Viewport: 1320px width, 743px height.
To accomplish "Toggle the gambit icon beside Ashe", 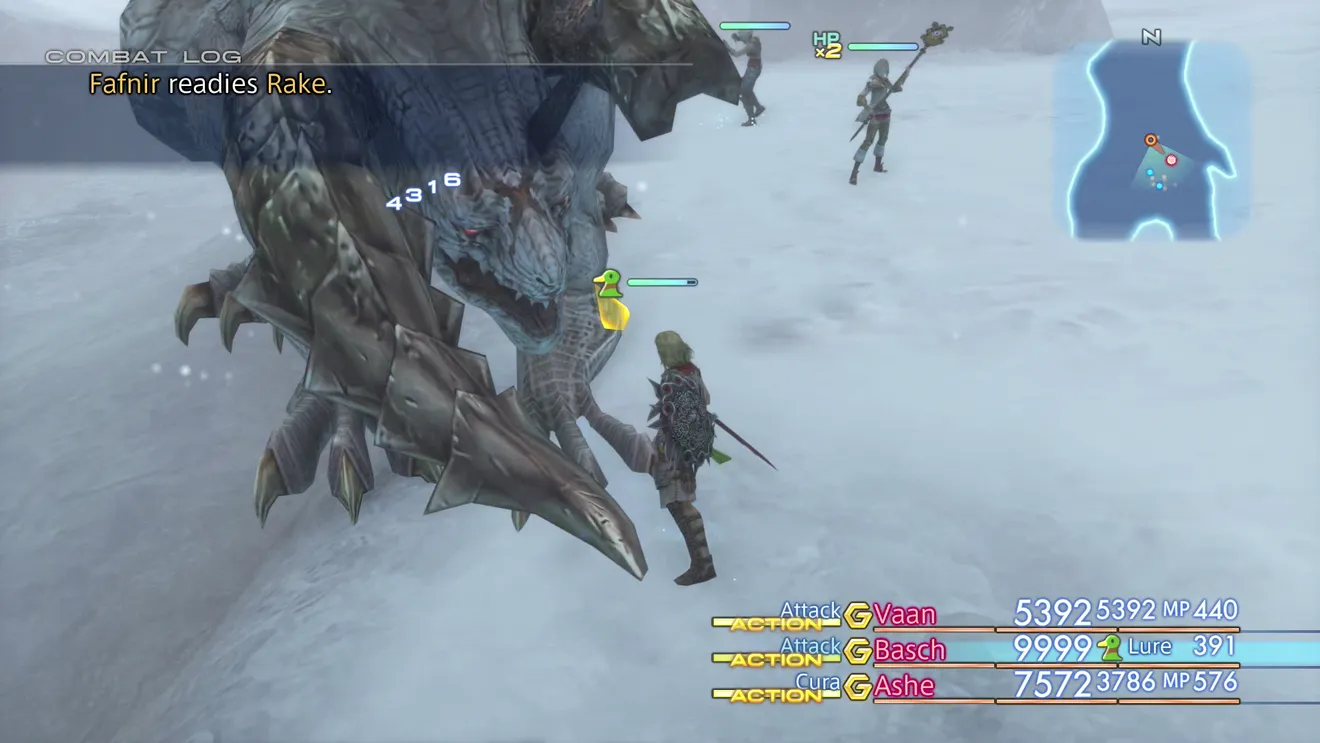I will pyautogui.click(x=857, y=687).
